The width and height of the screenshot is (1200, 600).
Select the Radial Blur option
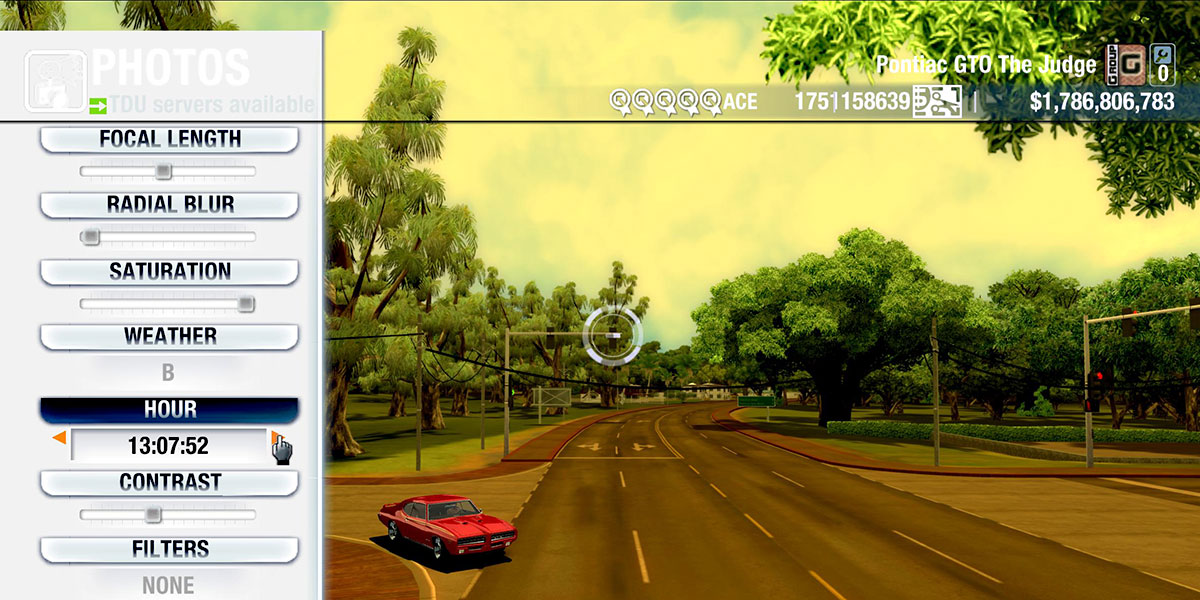click(x=169, y=205)
